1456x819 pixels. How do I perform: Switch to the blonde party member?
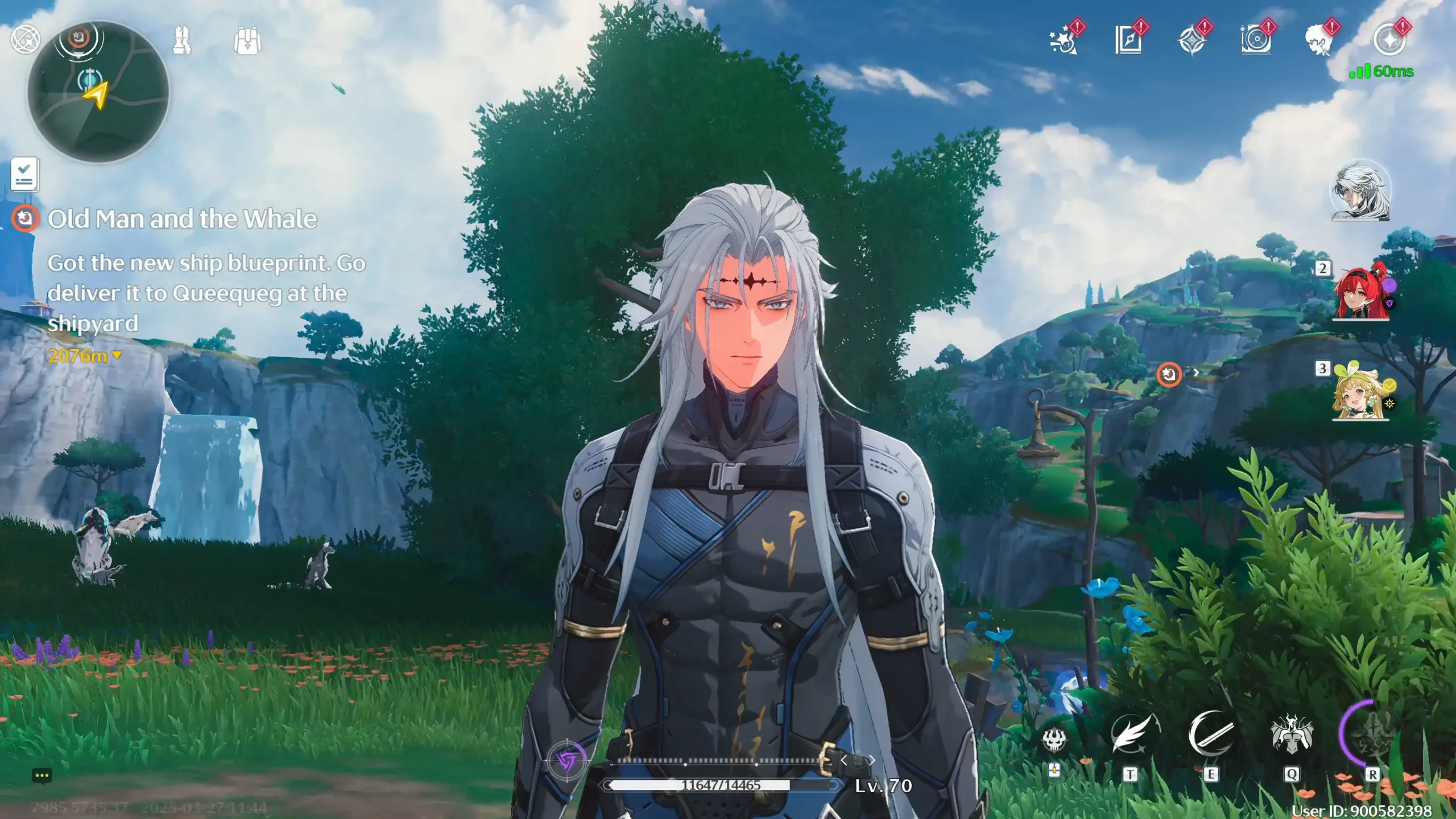[1360, 392]
